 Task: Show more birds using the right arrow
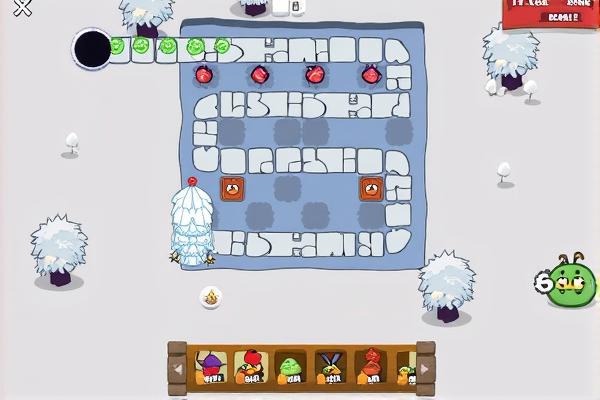click(x=425, y=369)
